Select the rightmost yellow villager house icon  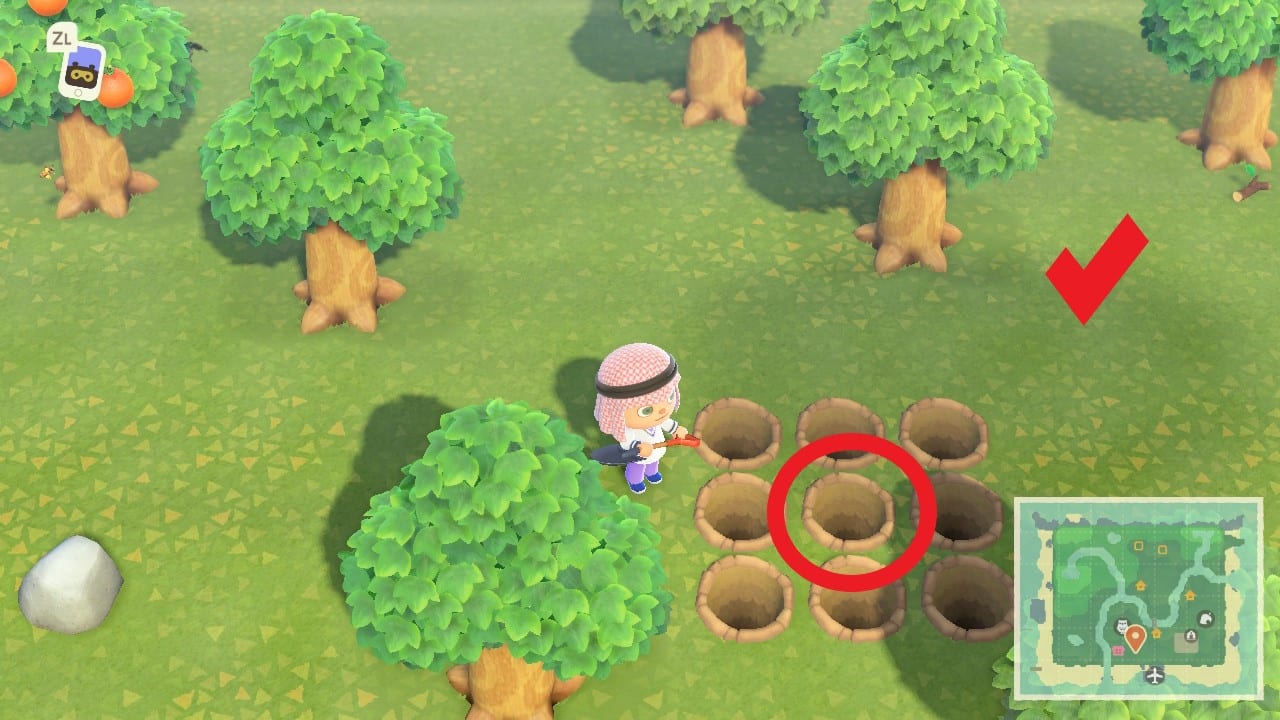click(1189, 594)
